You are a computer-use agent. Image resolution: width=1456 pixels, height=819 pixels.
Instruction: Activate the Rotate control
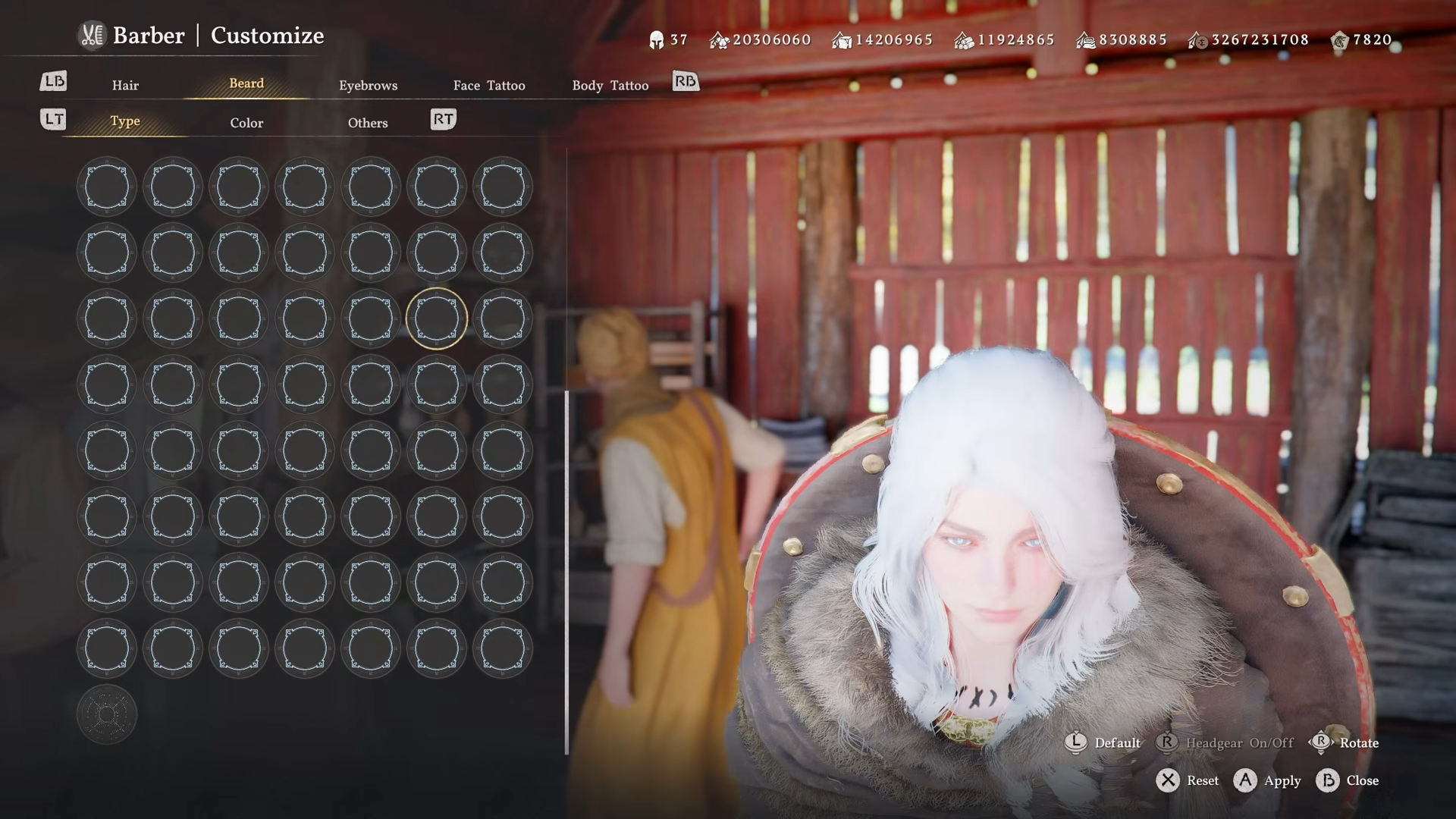[1344, 742]
